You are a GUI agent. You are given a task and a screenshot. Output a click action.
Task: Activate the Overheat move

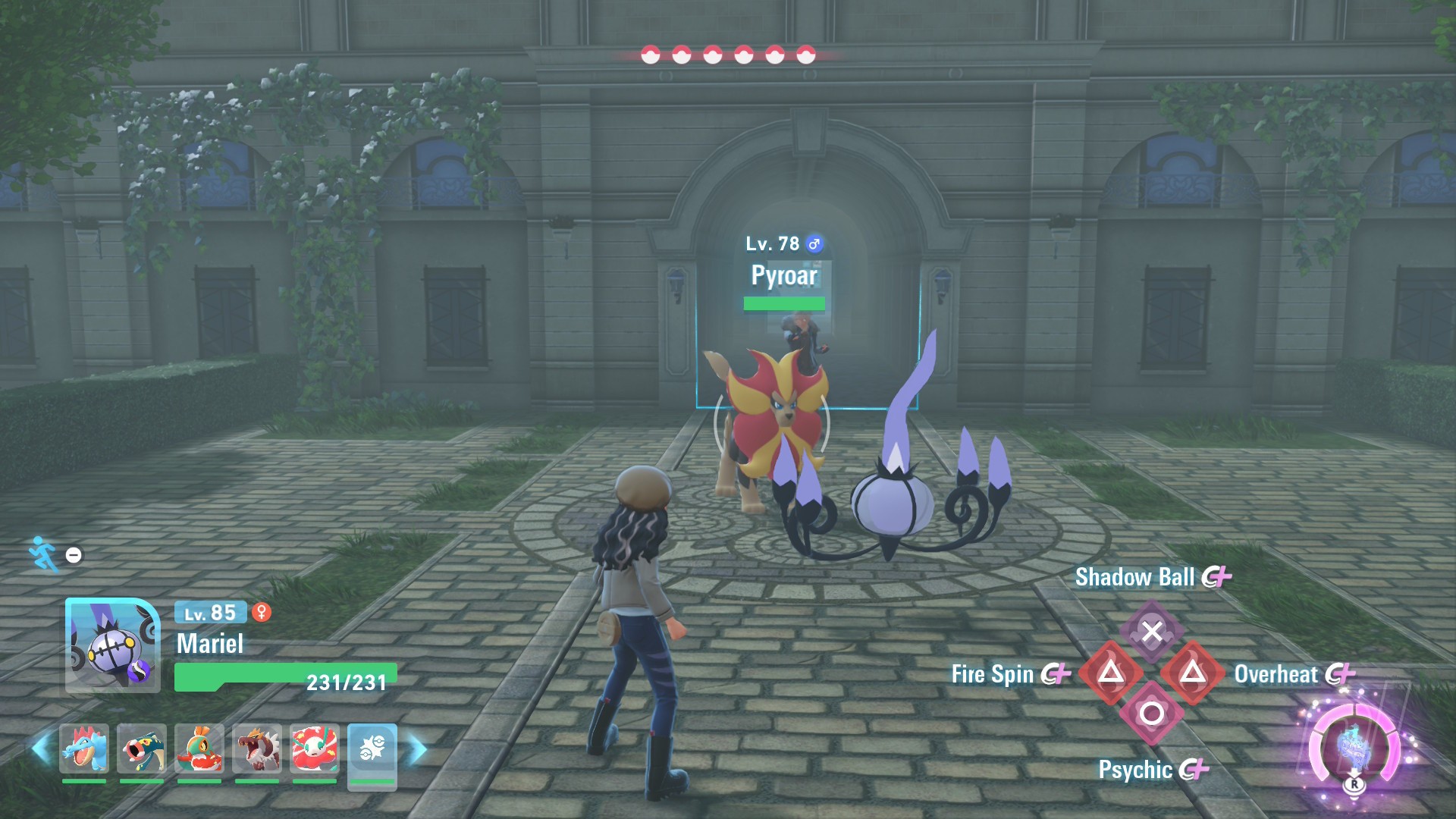tap(1192, 673)
